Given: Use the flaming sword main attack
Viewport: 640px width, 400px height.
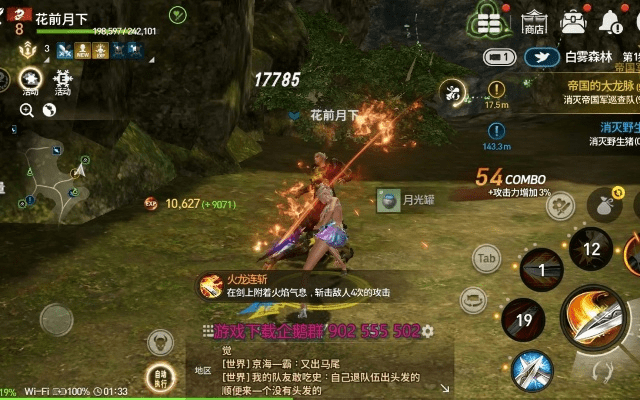Looking at the screenshot, I should [594, 318].
